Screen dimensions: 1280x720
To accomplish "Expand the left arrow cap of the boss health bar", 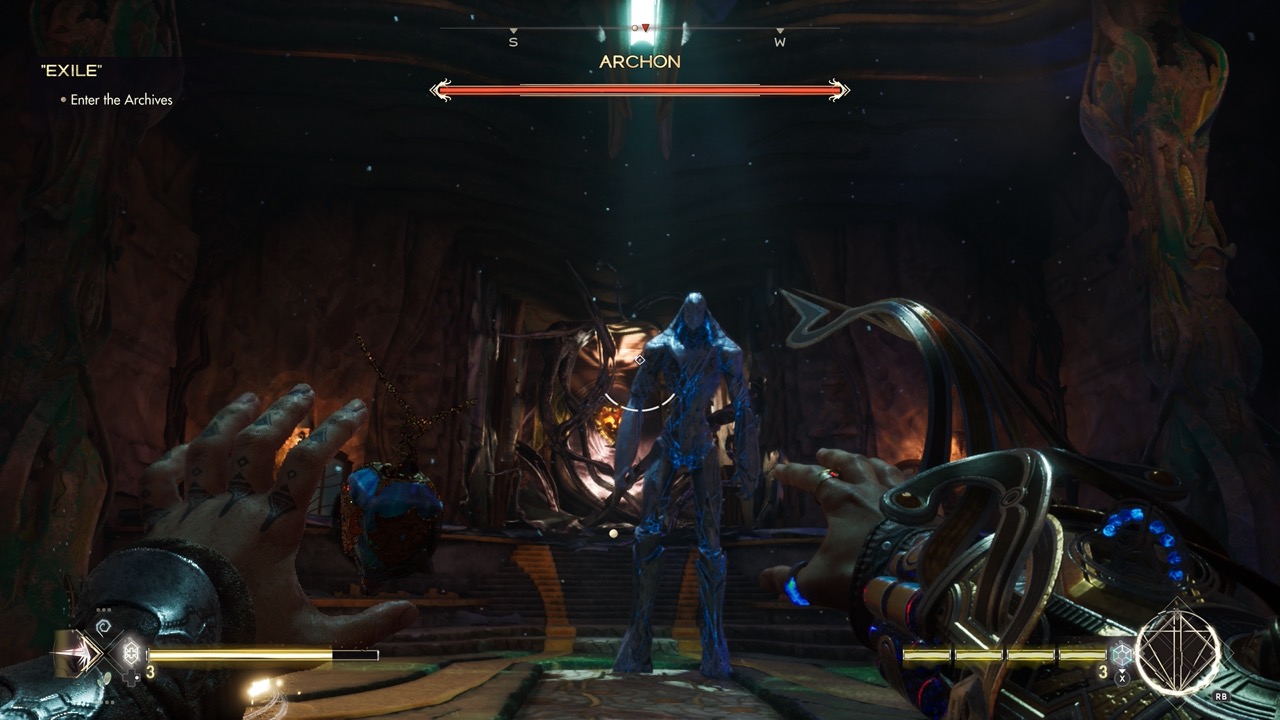I will click(x=440, y=90).
